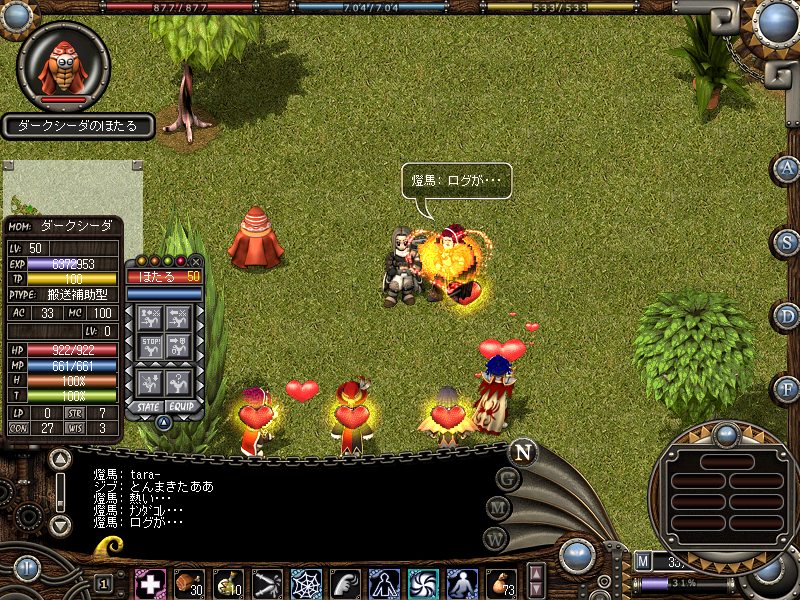The width and height of the screenshot is (800, 600).
Task: Collapse the pet panel with the blue arrow
Action: pos(164,422)
